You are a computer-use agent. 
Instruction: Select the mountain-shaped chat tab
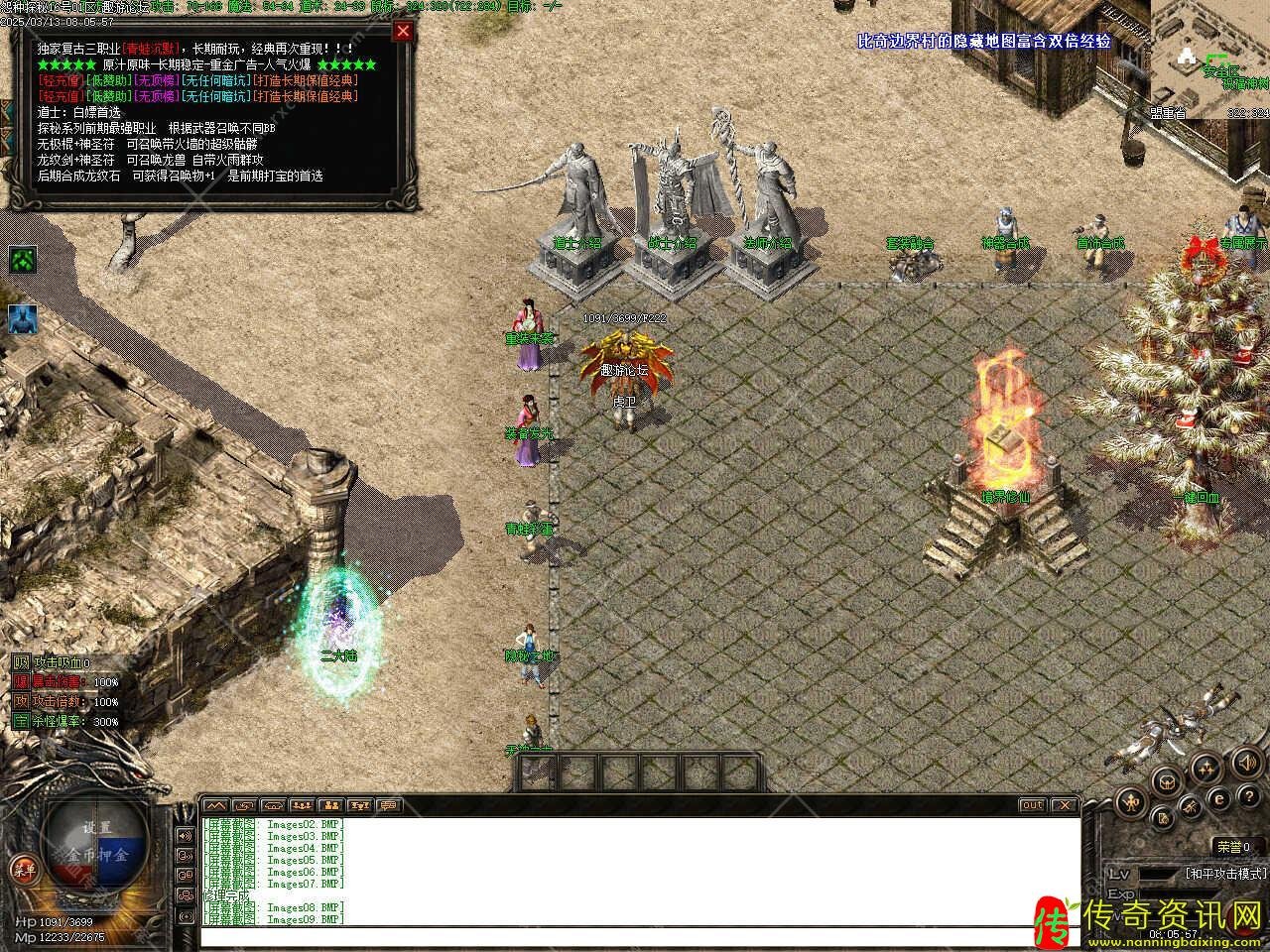215,805
